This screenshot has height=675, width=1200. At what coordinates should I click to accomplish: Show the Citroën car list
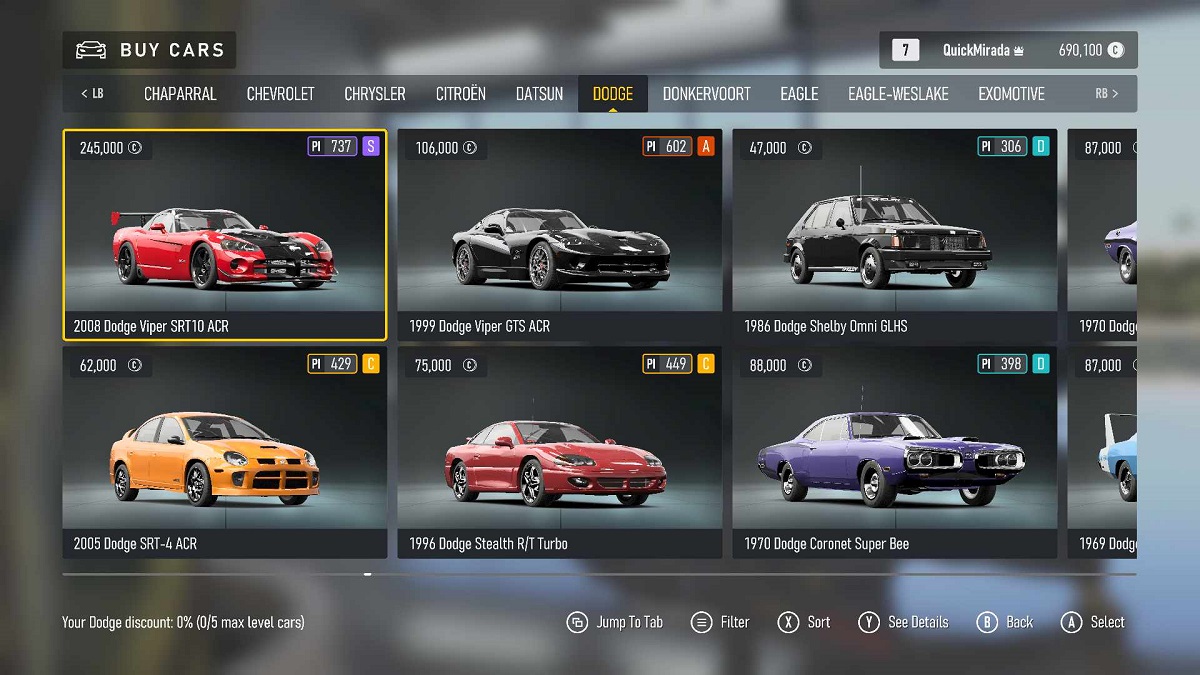[x=460, y=94]
